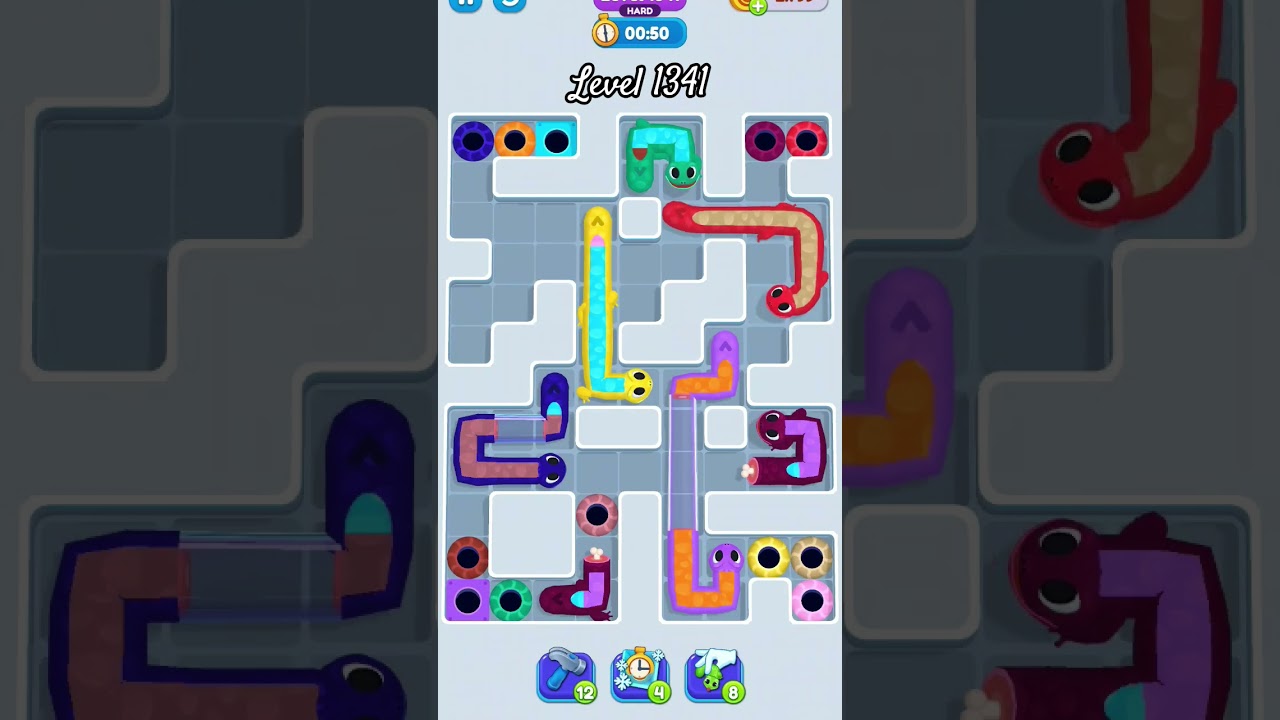Click the stopwatch icon beside the countdown
Image resolution: width=1280 pixels, height=720 pixels.
[605, 32]
